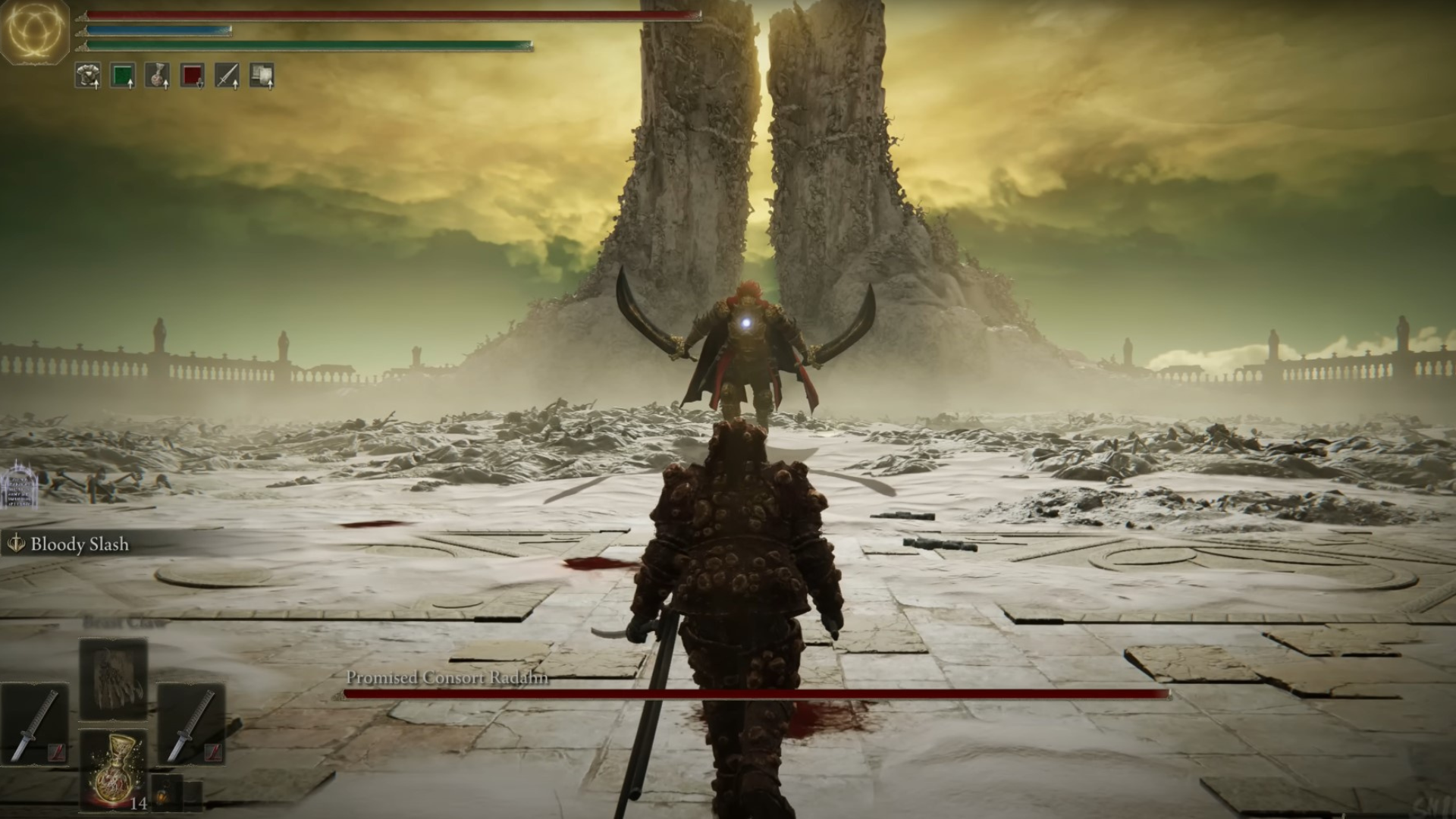Click the ghostly summoning gravestone icon
The image size is (1456, 819).
click(x=18, y=485)
